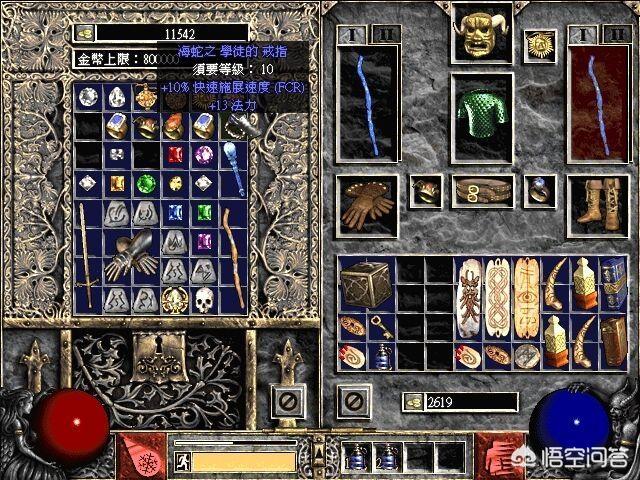Pick up the skull in the stash

(204, 298)
